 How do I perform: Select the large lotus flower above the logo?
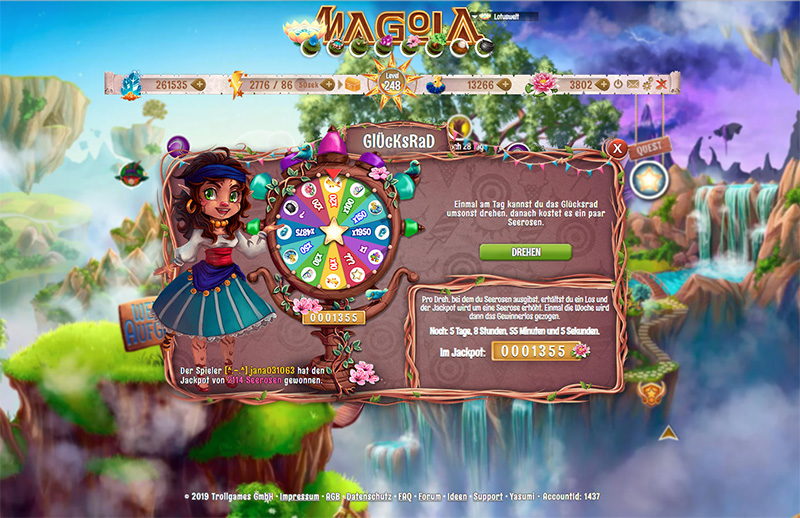point(296,32)
